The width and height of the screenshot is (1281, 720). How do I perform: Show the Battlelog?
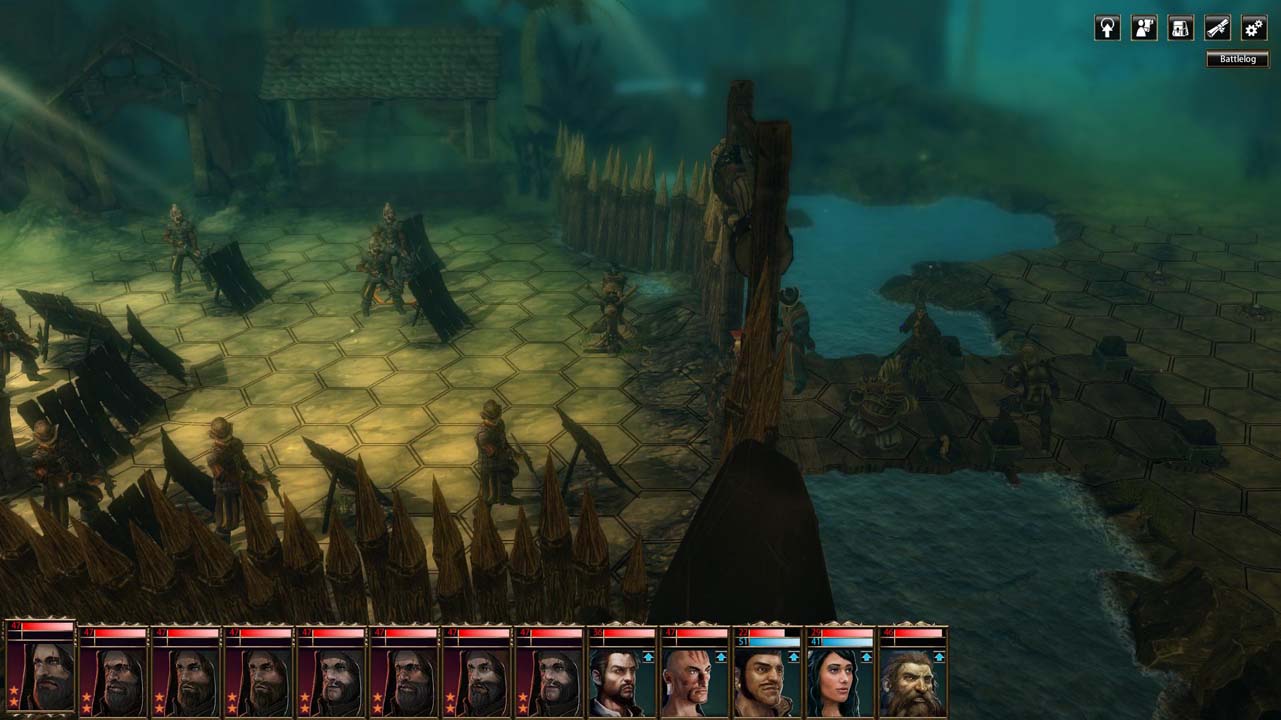pos(1237,59)
